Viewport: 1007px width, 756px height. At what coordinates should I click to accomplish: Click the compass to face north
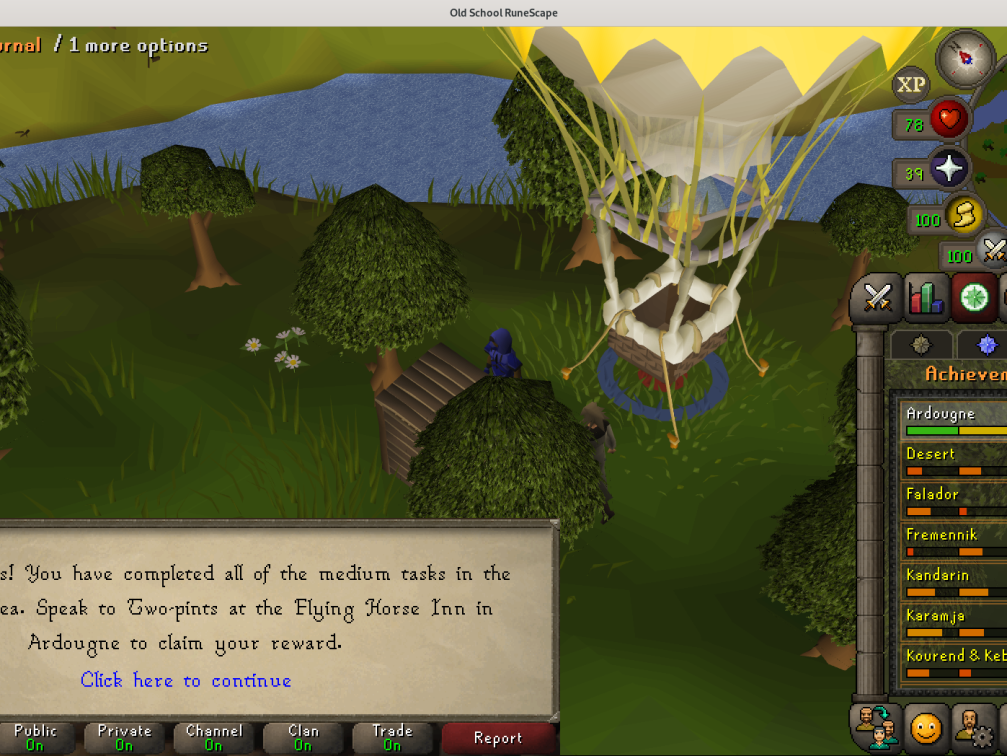(x=965, y=57)
